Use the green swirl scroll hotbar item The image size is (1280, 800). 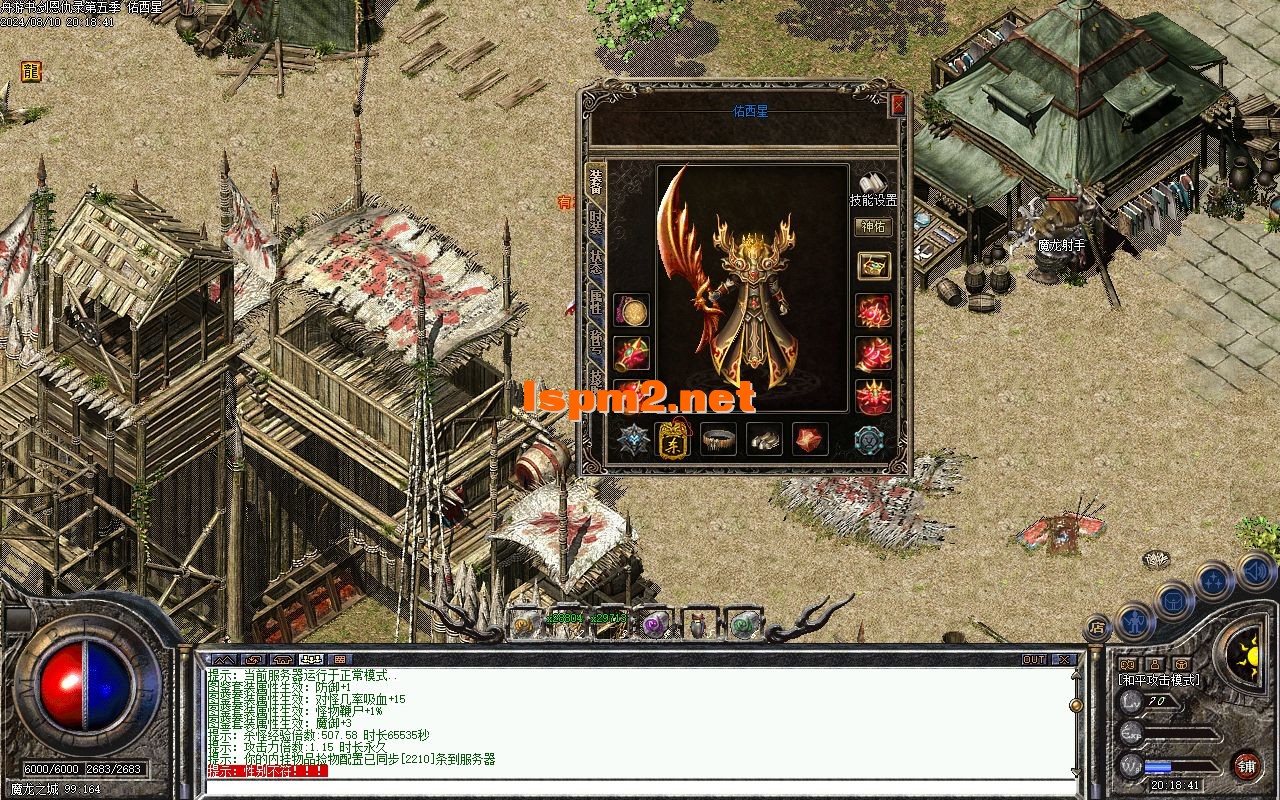point(743,624)
